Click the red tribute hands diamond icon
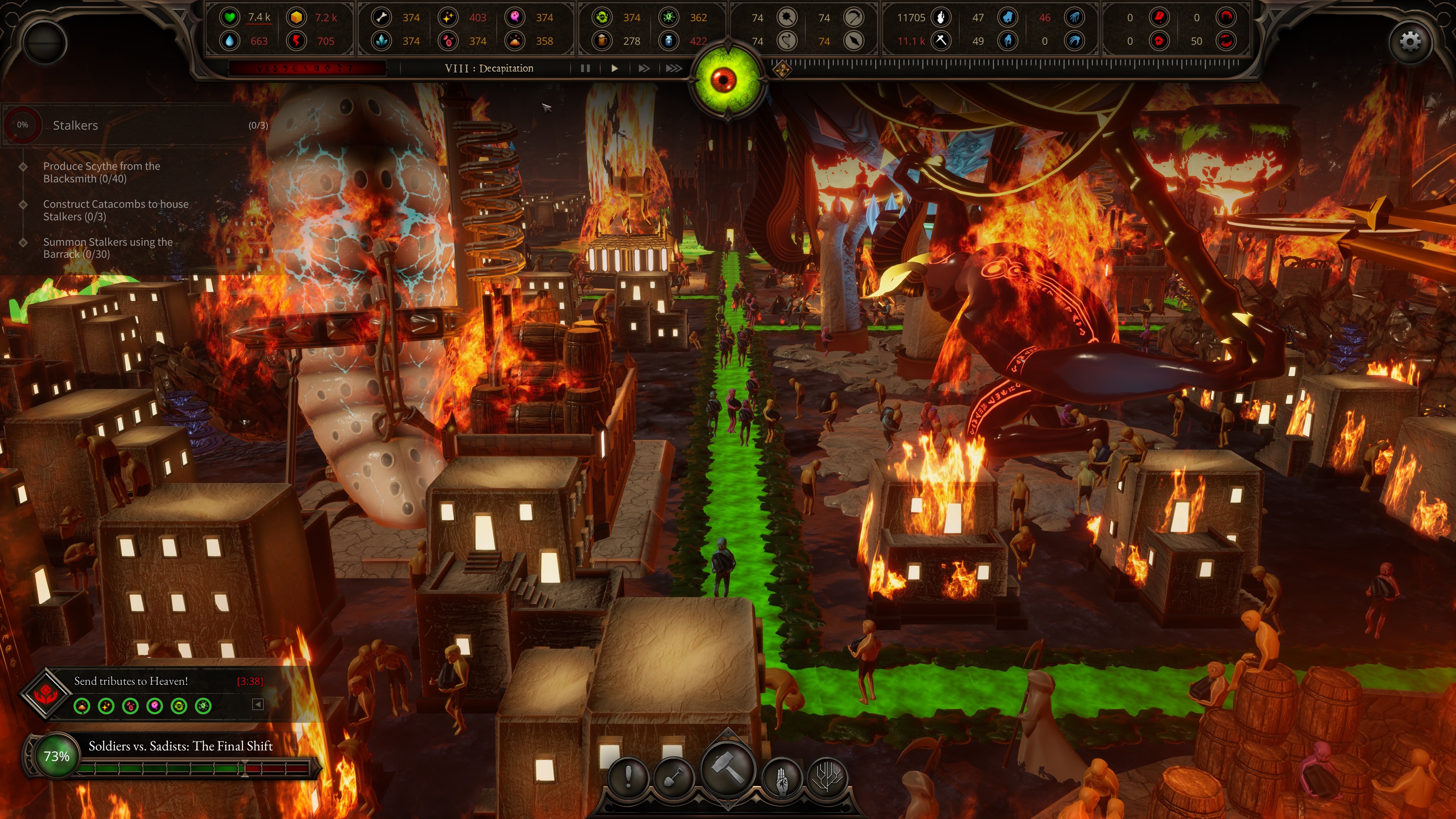Image resolution: width=1456 pixels, height=819 pixels. [x=45, y=694]
